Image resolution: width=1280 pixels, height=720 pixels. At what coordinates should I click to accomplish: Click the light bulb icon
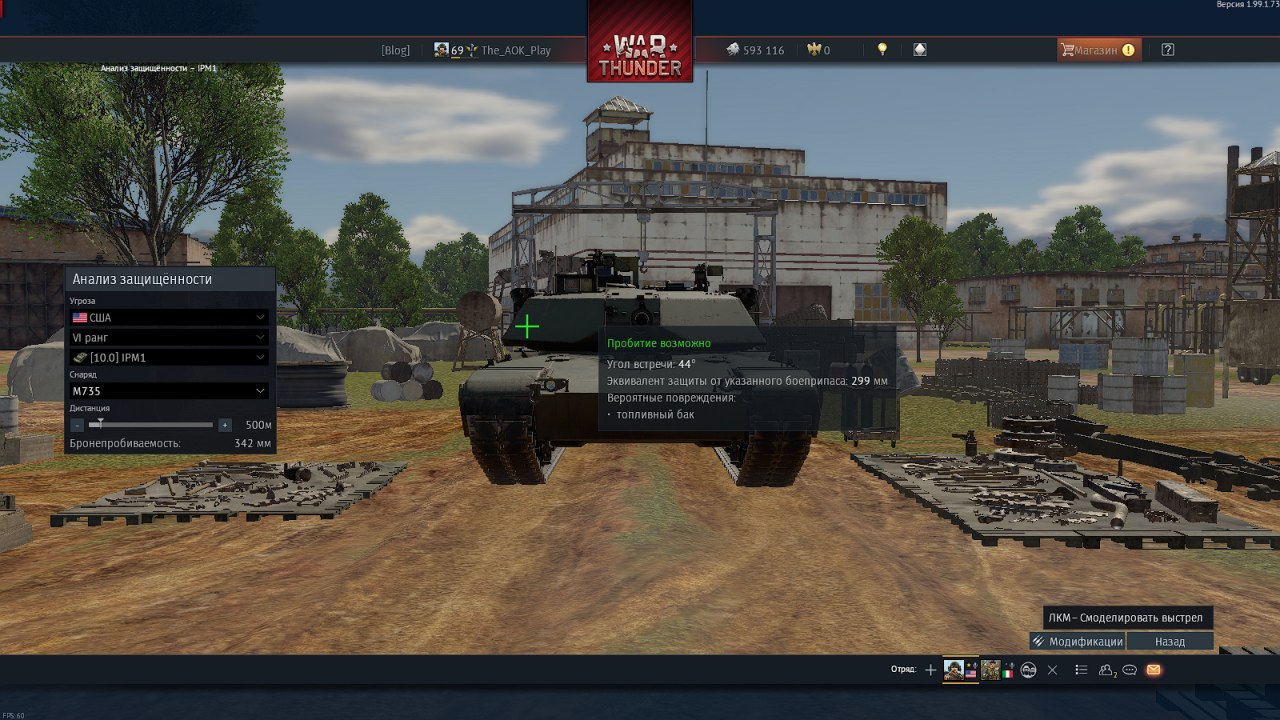point(882,49)
